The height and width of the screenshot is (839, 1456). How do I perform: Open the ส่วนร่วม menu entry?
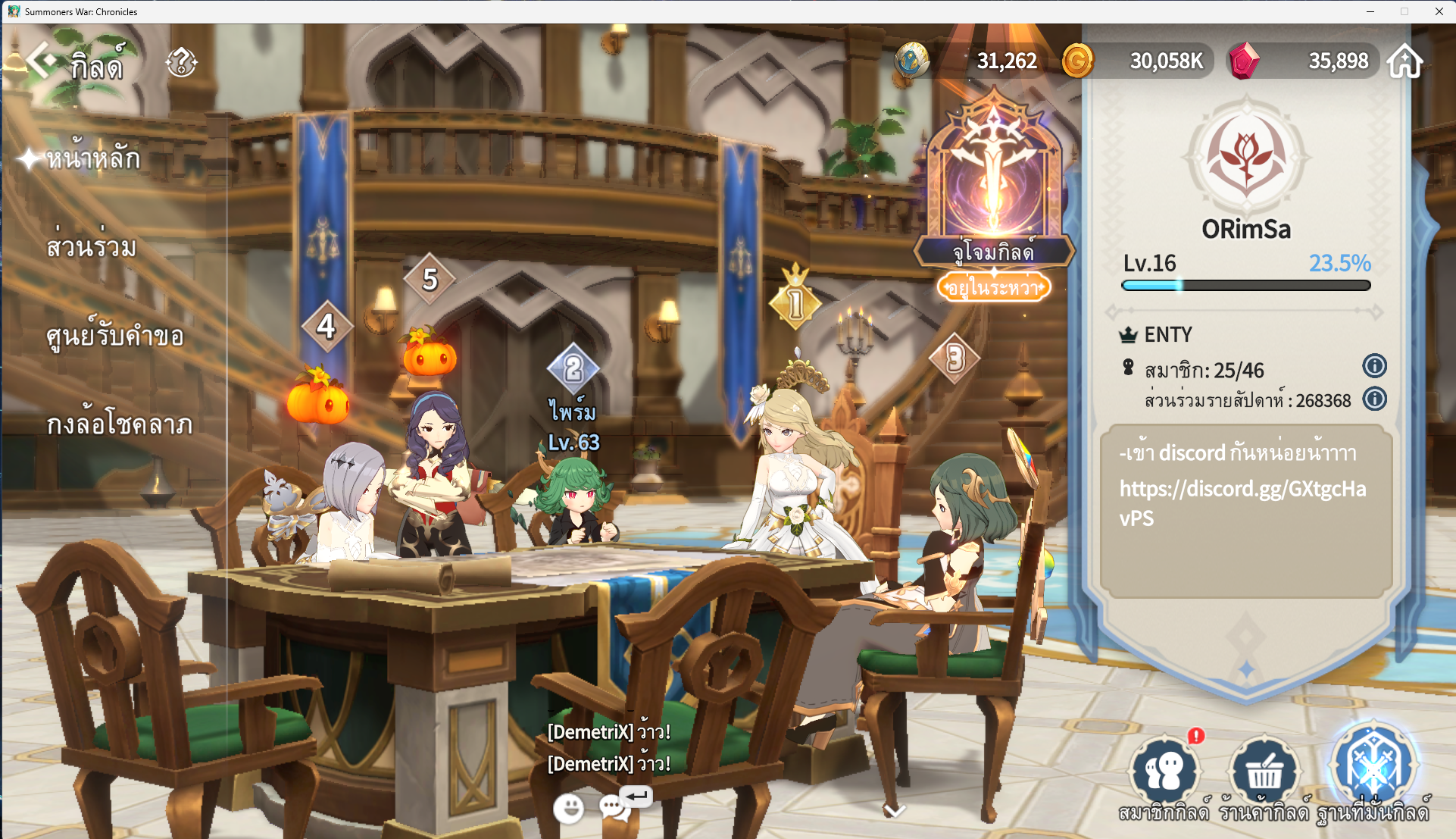(x=91, y=247)
